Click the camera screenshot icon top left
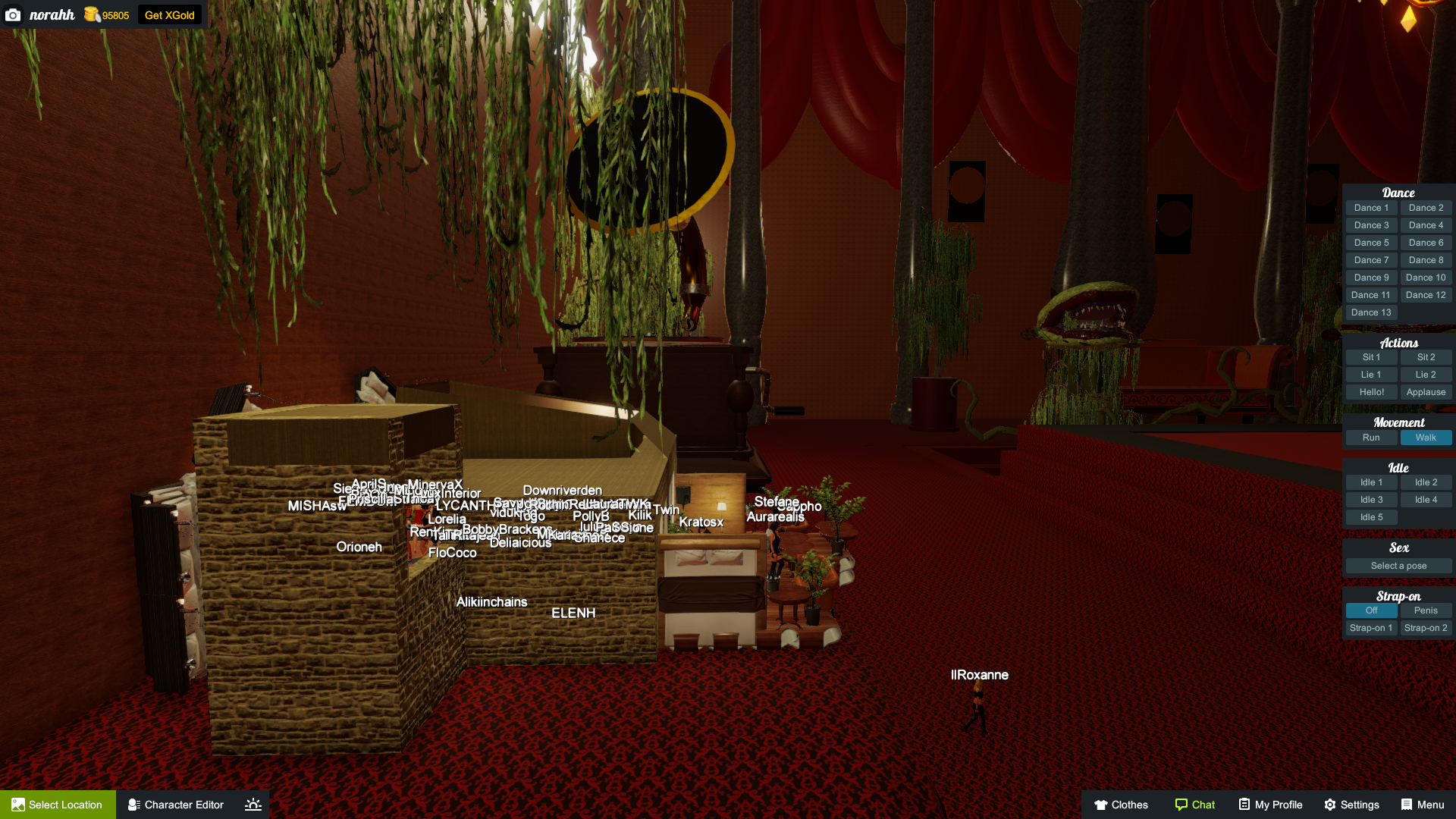Viewport: 1456px width, 819px height. (13, 15)
